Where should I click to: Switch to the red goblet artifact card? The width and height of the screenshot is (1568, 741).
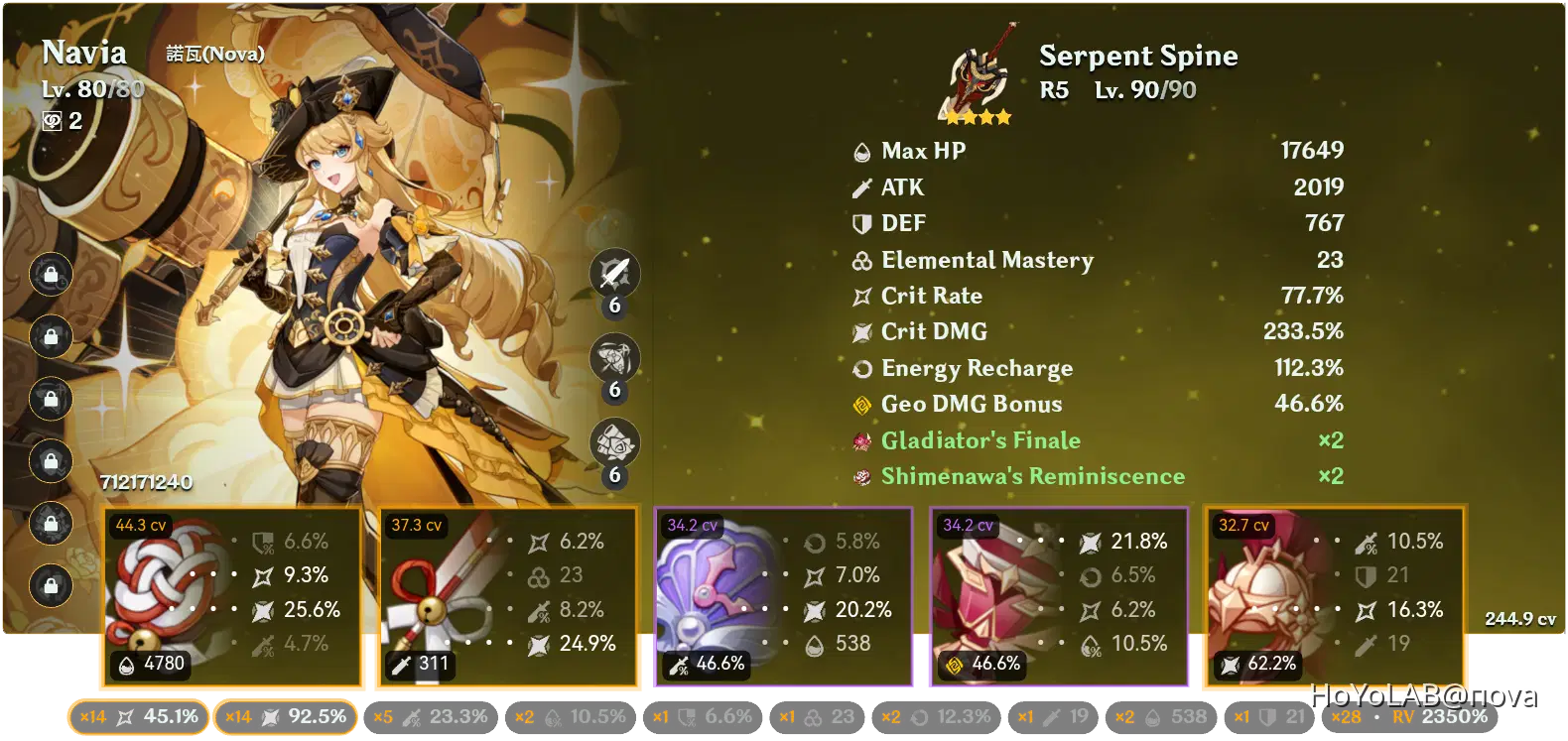click(1057, 595)
